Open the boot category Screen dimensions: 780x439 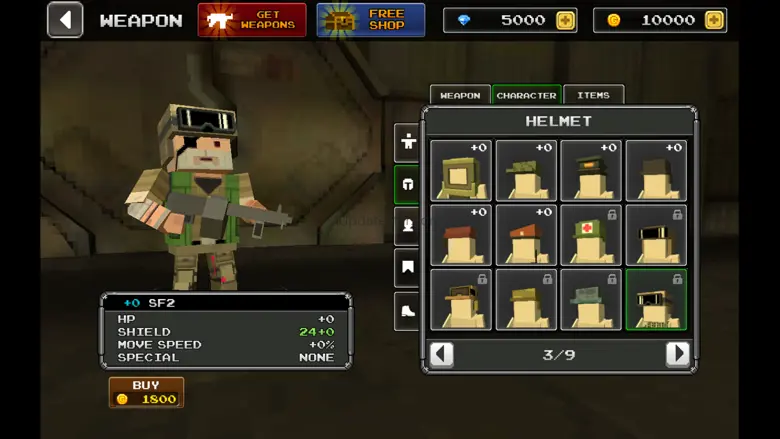(x=408, y=311)
